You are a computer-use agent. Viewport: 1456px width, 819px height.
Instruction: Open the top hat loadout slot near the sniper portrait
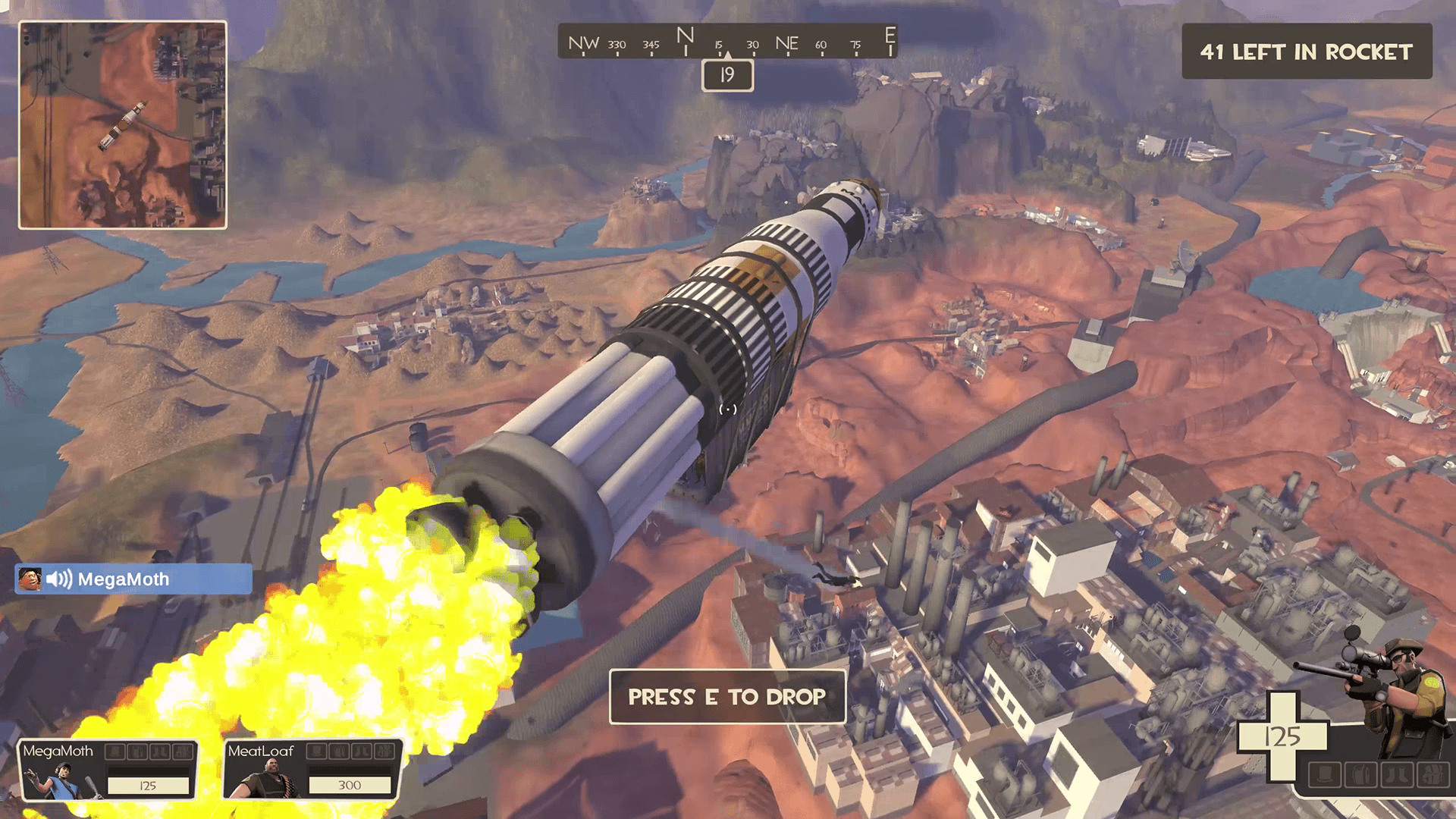click(1325, 774)
